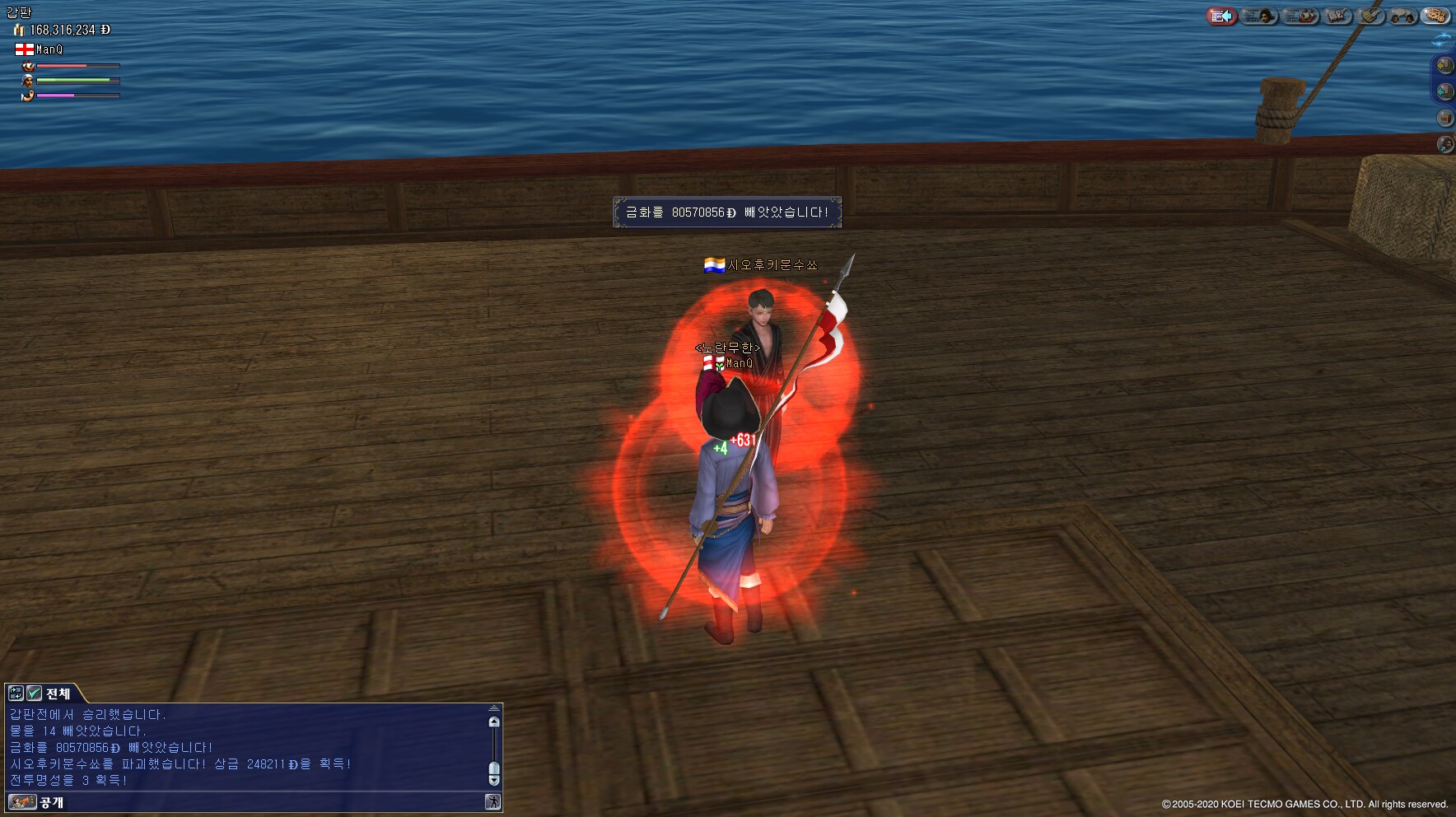
Task: Click the character portrait arrow side button
Action: 1445,144
